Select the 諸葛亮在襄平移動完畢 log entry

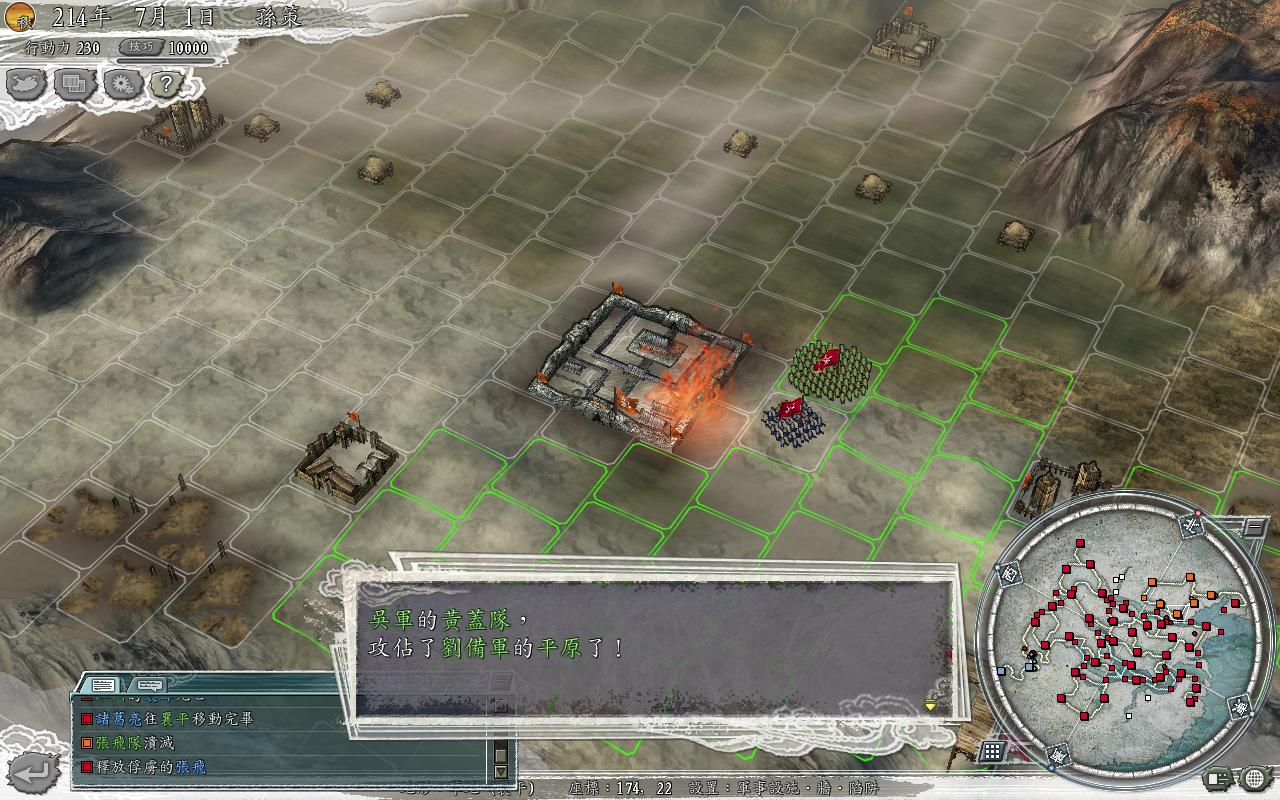[175, 719]
